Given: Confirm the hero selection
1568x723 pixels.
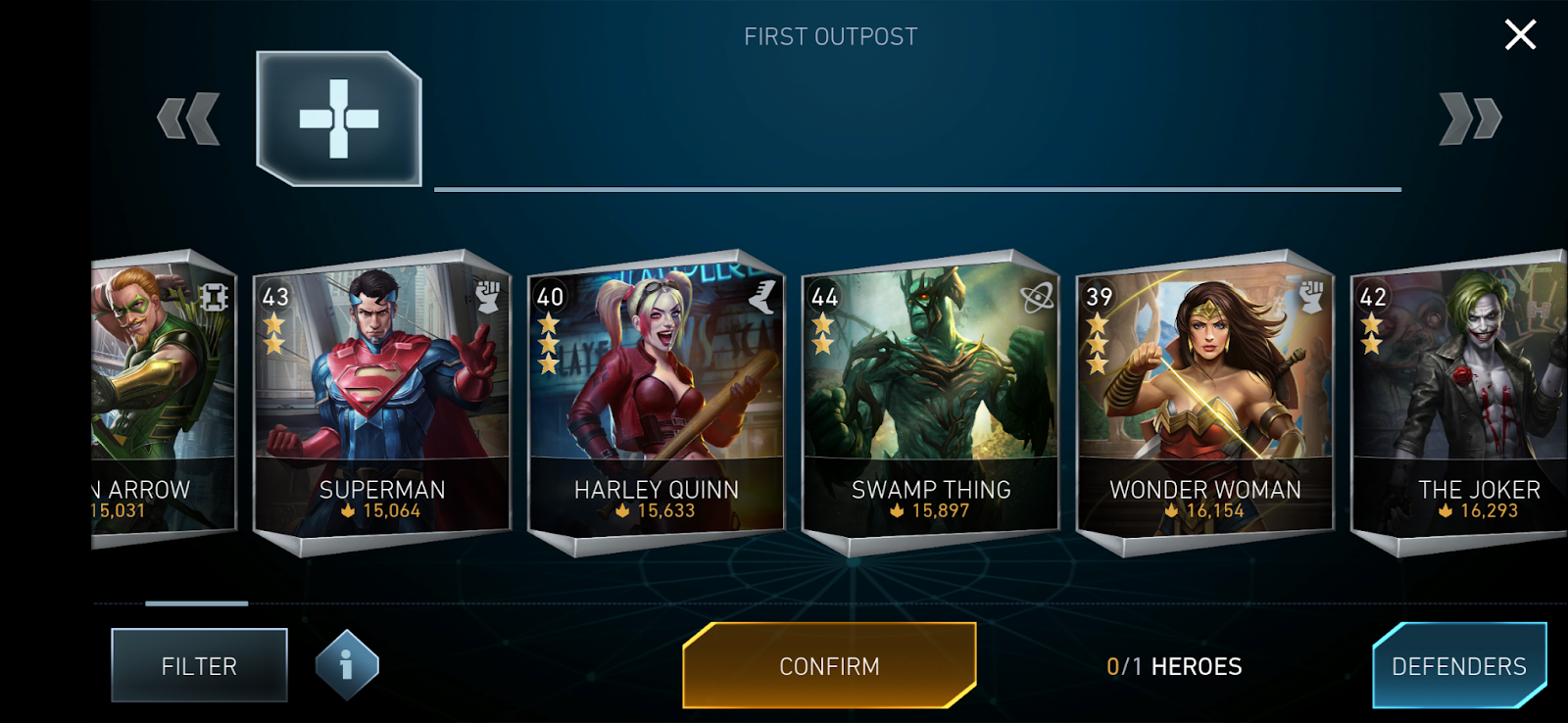Looking at the screenshot, I should tap(829, 666).
